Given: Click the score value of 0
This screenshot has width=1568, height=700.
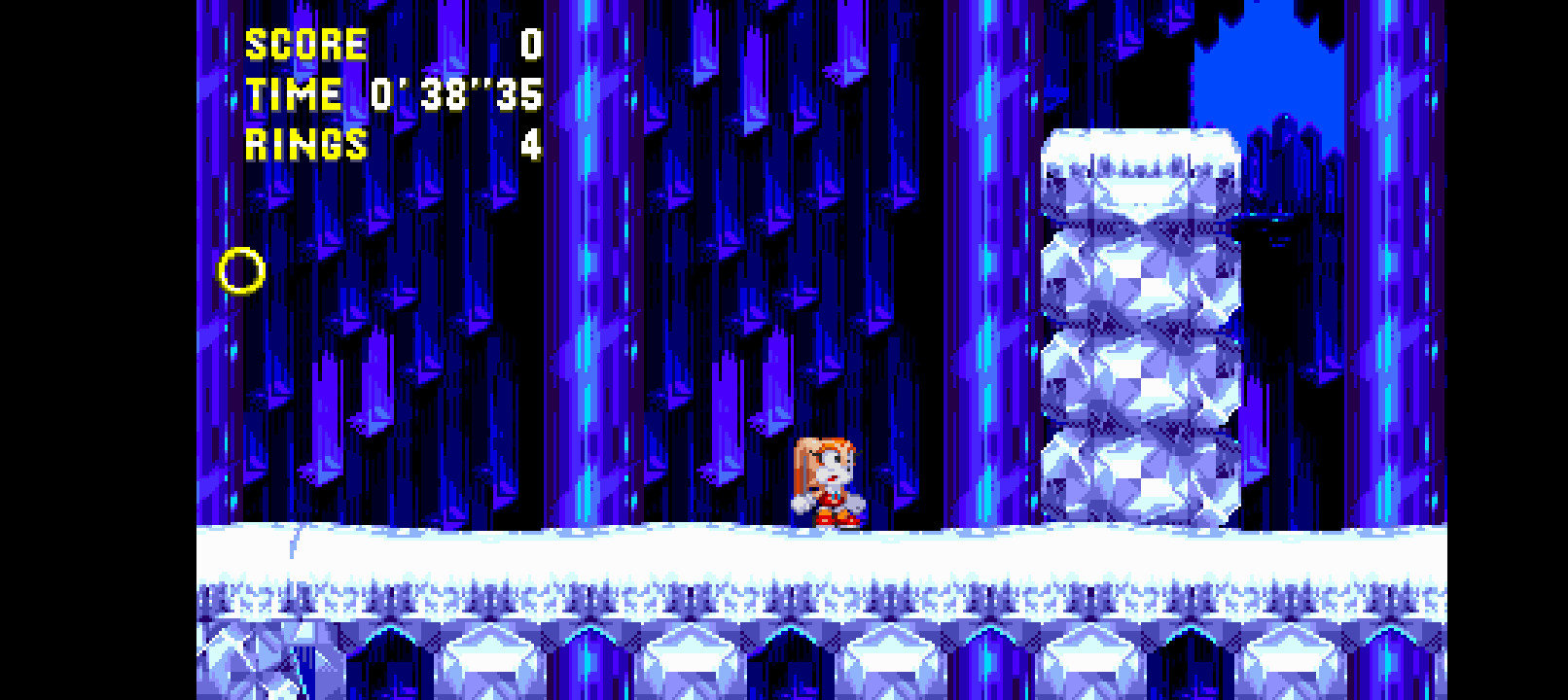Looking at the screenshot, I should point(529,43).
